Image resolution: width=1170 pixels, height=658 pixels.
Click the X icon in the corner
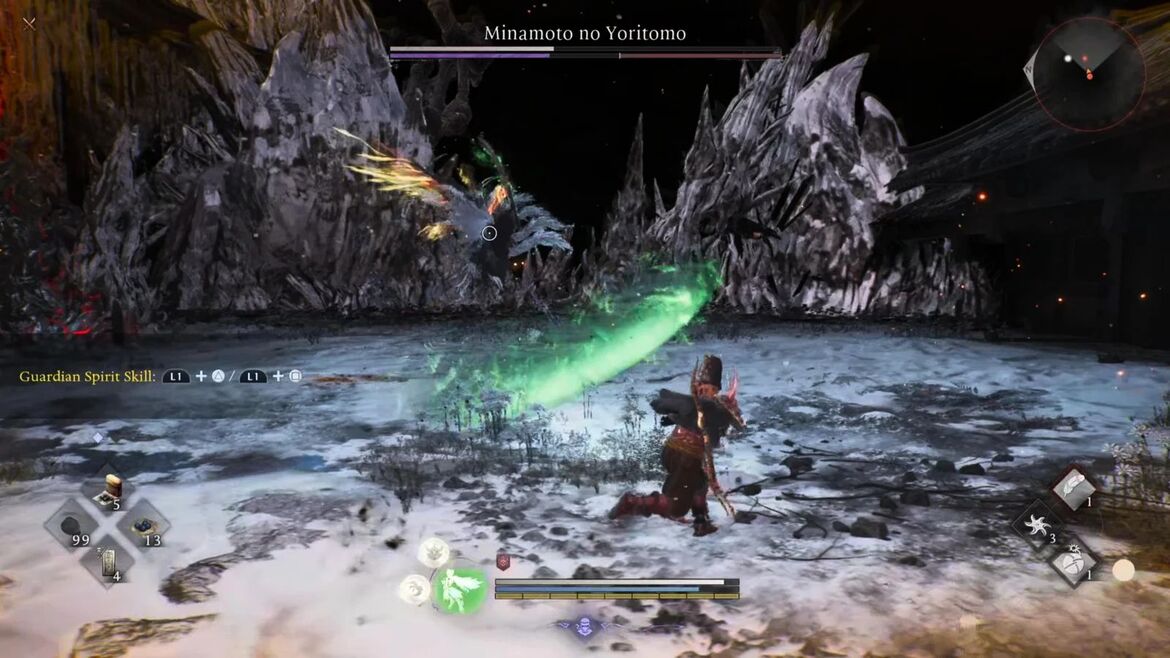(x=29, y=23)
